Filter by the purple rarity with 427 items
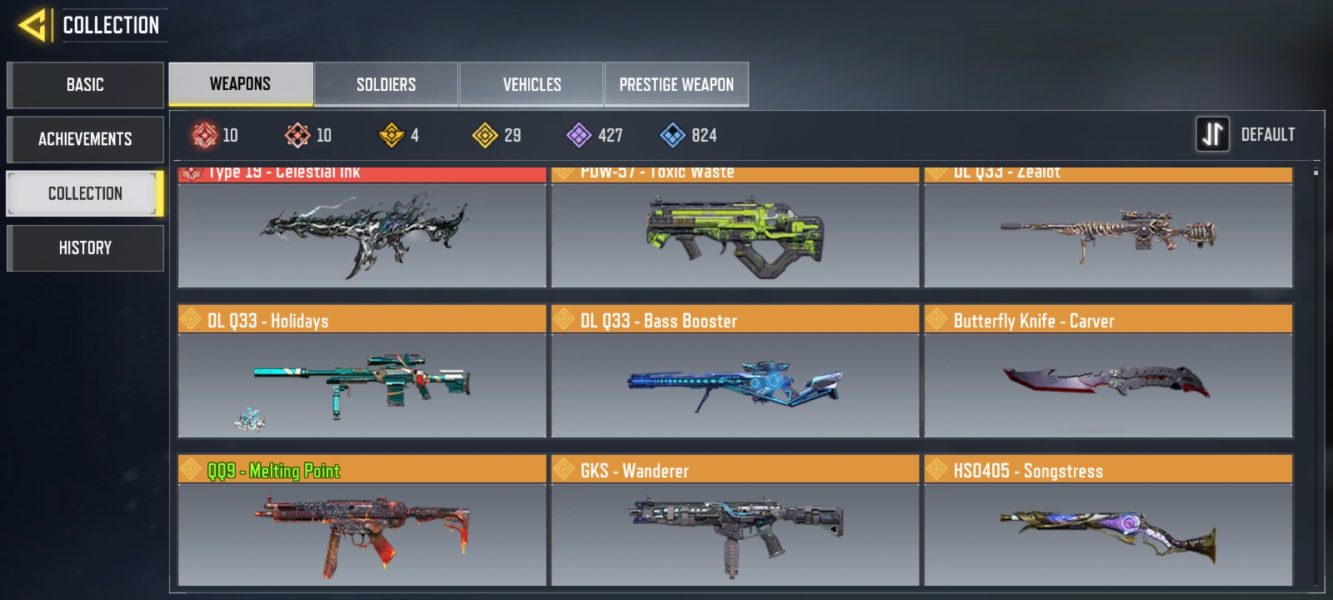The width and height of the screenshot is (1333, 600). pyautogui.click(x=594, y=135)
